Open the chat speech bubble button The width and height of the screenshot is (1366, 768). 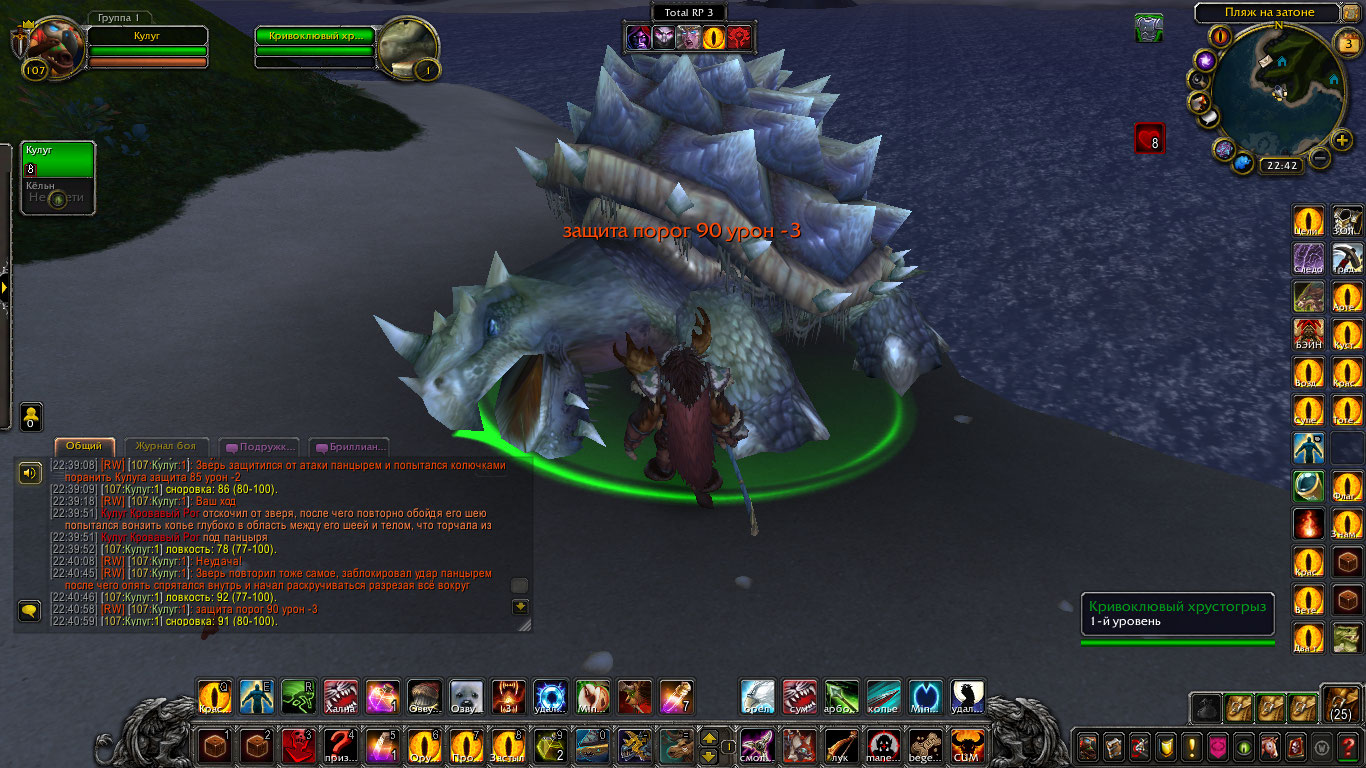click(x=30, y=610)
